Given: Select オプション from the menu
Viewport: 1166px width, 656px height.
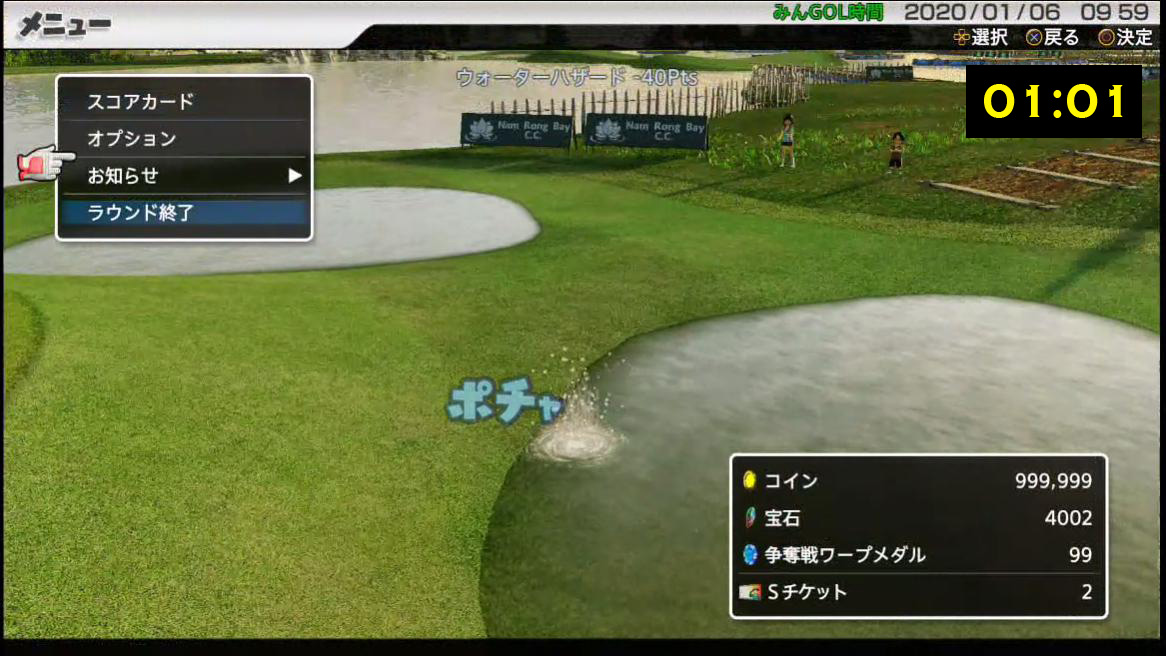Looking at the screenshot, I should point(183,139).
